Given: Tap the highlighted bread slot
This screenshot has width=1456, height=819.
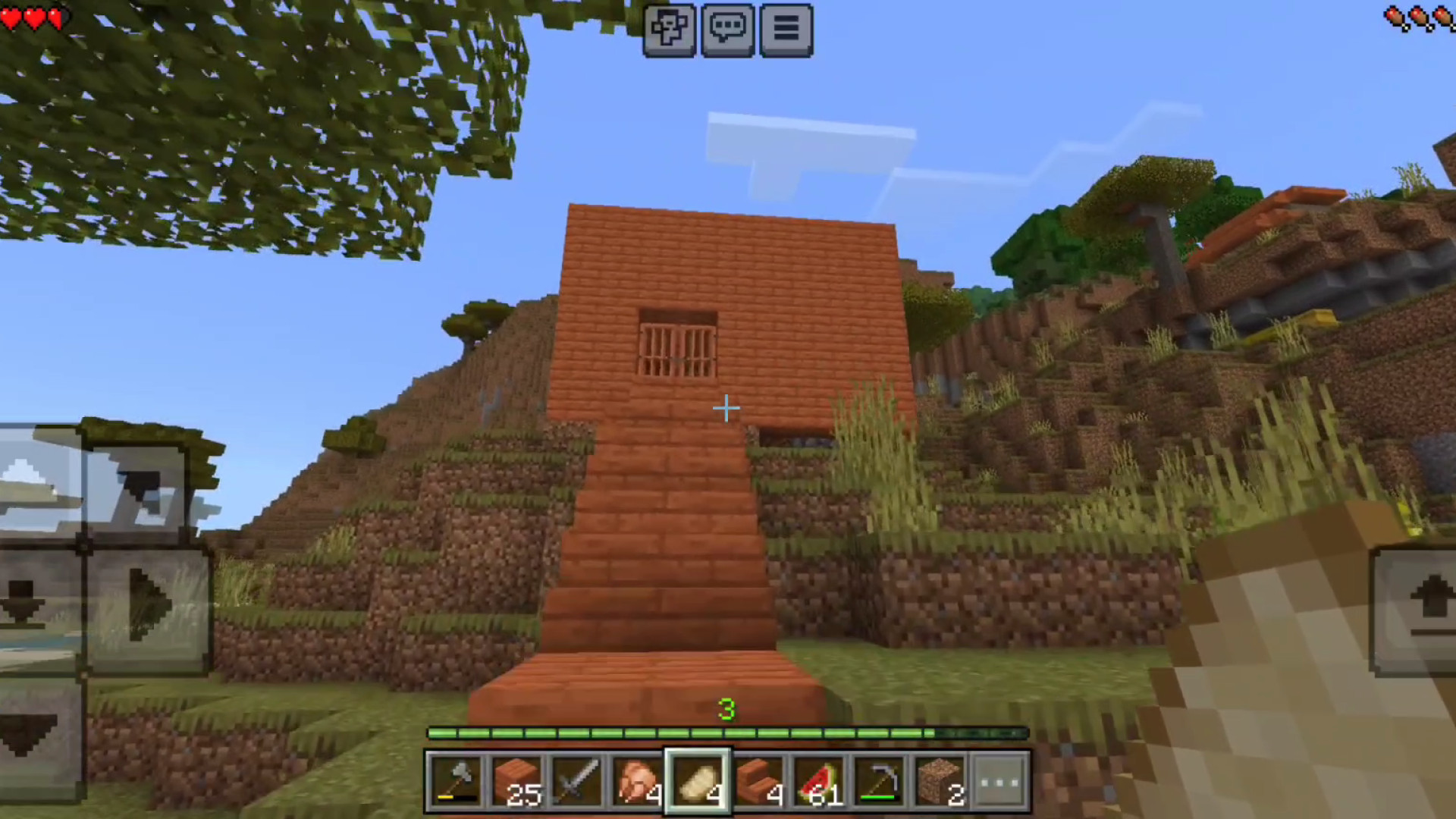Looking at the screenshot, I should point(698,781).
